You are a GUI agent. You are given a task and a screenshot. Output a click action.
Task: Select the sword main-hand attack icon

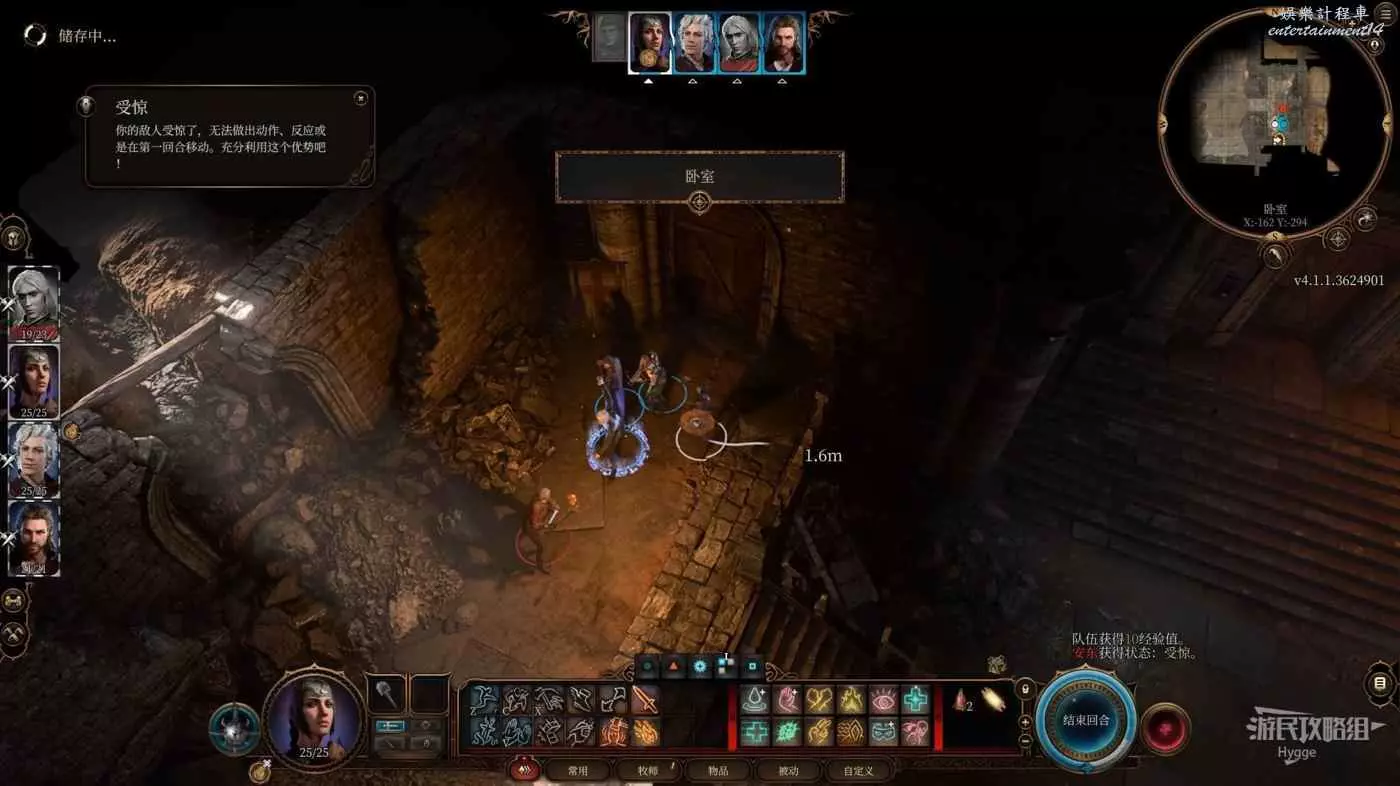tap(645, 699)
